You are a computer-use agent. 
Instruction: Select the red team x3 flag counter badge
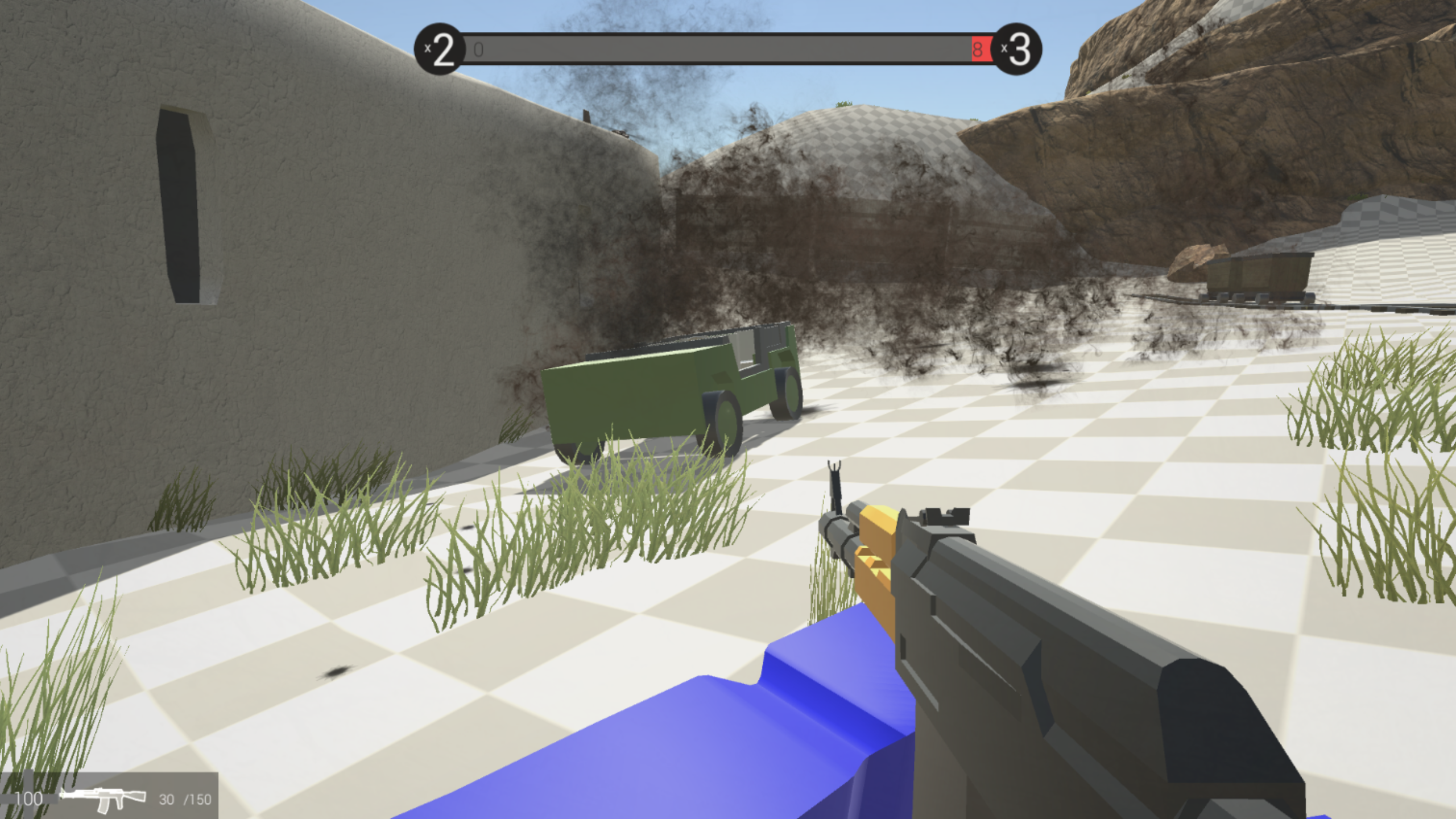1021,48
